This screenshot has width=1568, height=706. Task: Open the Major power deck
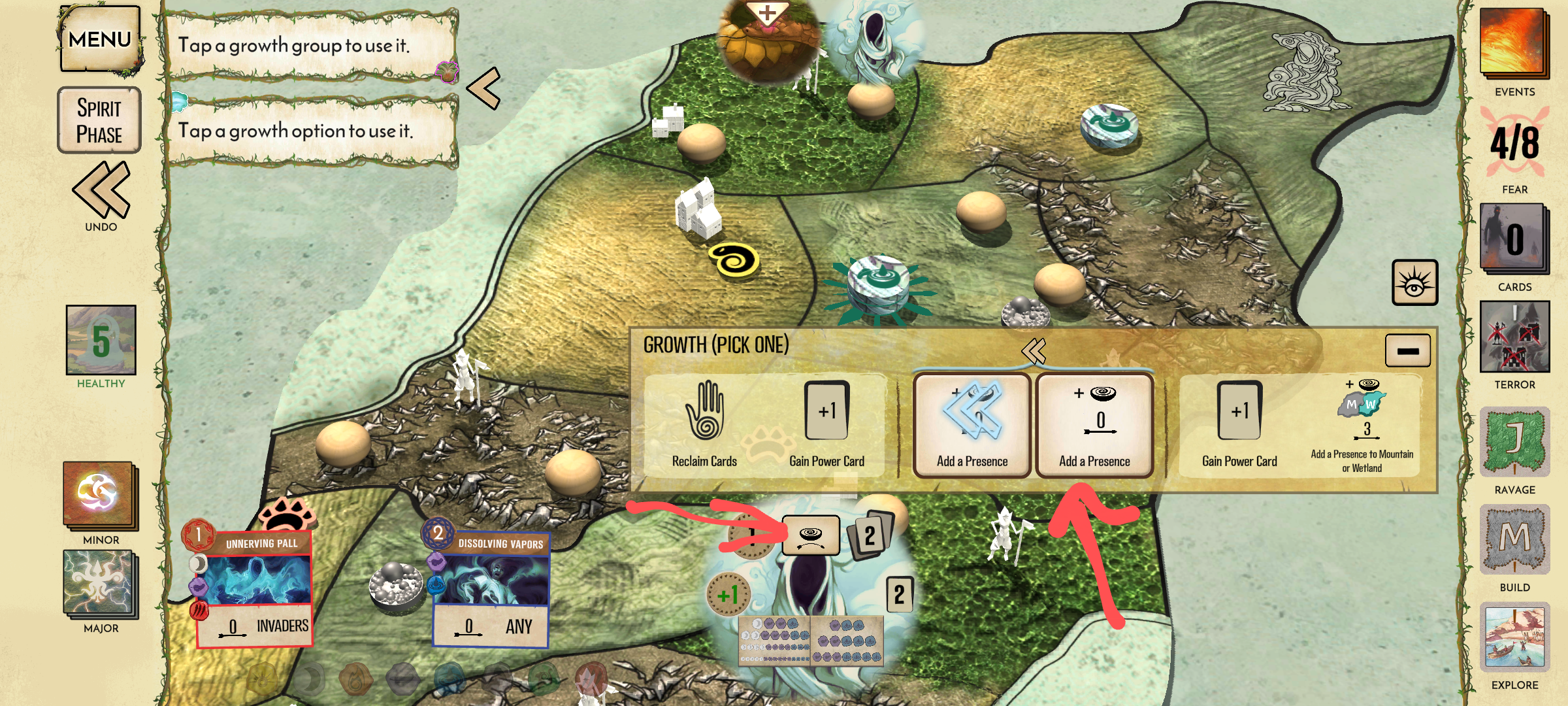[x=100, y=584]
